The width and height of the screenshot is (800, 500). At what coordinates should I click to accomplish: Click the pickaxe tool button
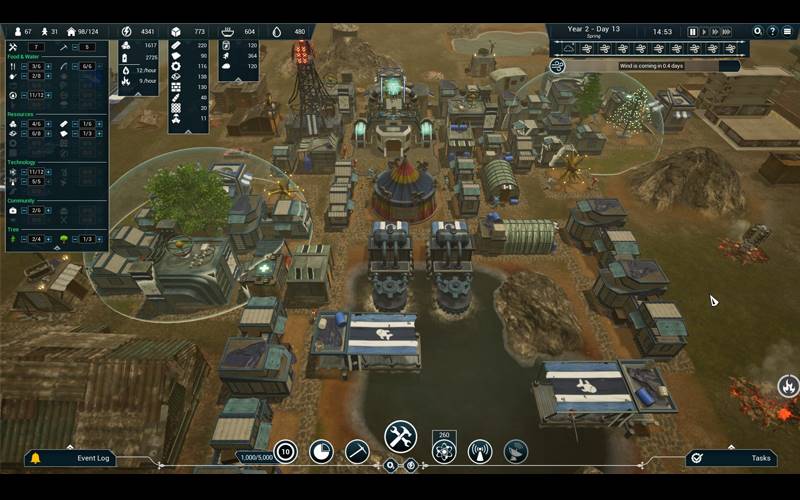(357, 451)
